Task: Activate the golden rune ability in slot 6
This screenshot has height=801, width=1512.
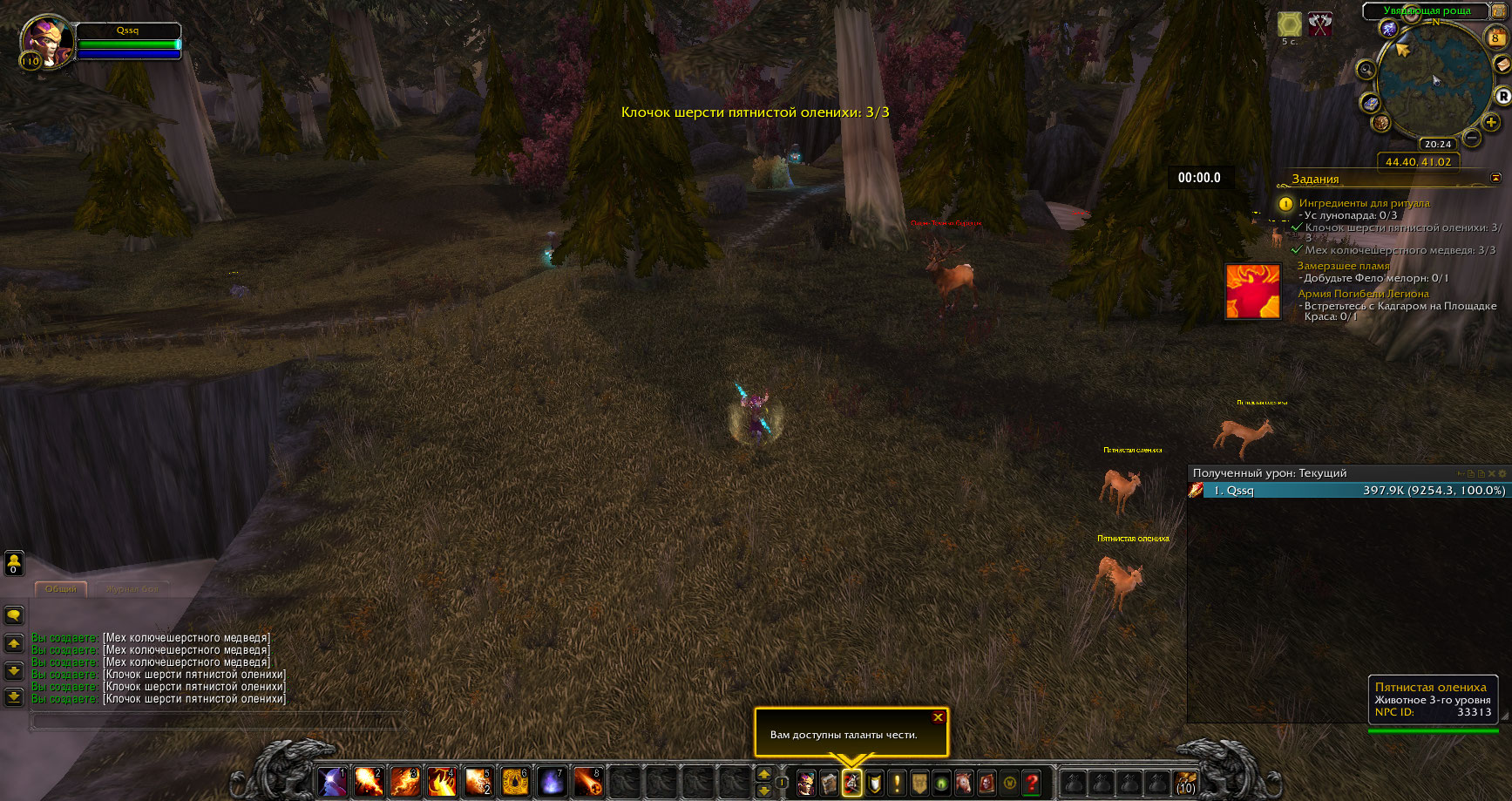Action: coord(515,782)
